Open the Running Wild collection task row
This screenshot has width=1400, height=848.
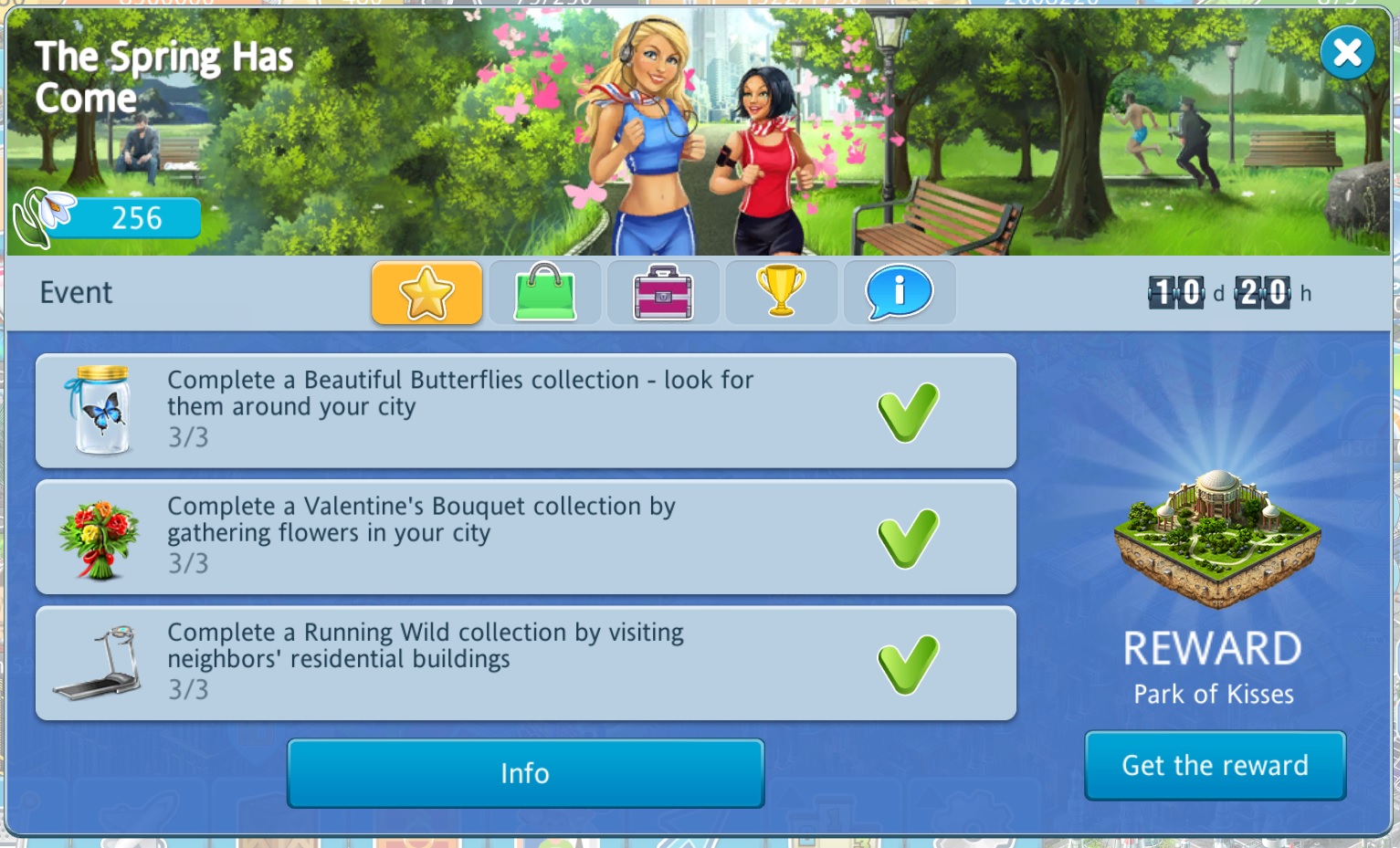pos(525,663)
